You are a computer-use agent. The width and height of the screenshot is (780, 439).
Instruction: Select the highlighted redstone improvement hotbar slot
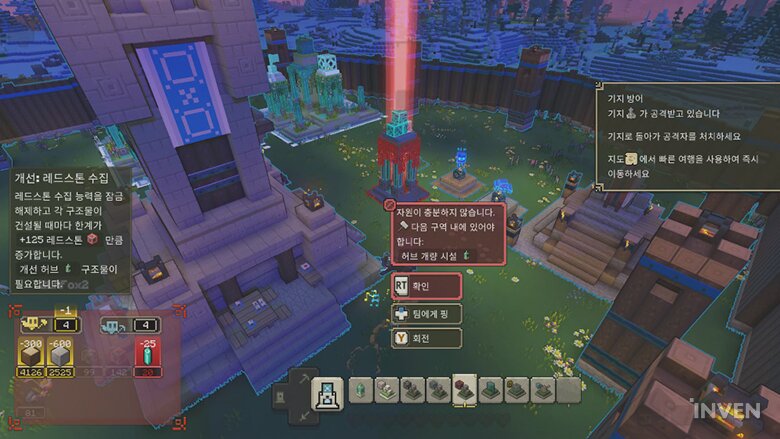463,390
